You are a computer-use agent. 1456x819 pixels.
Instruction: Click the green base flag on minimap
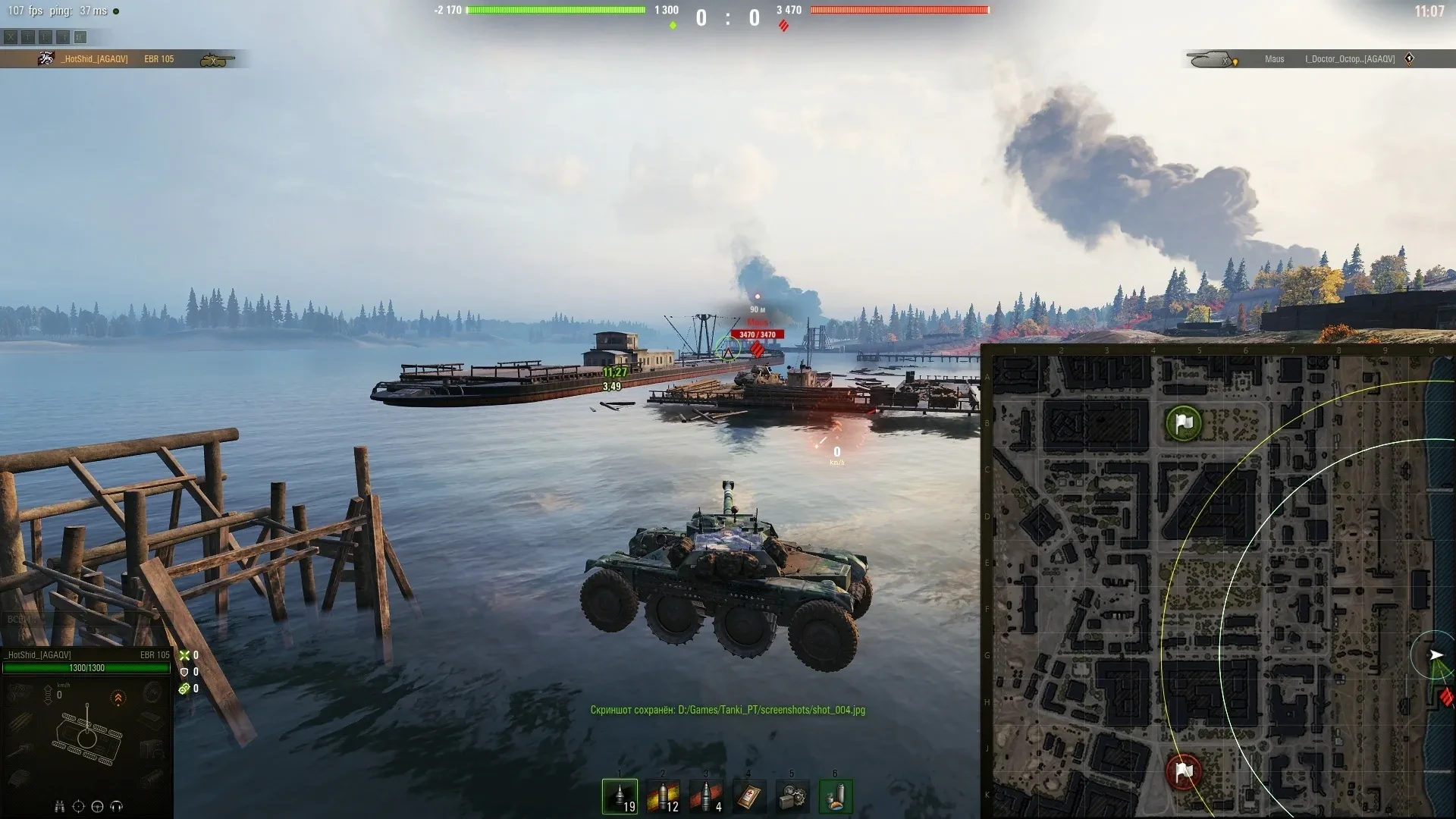[1183, 423]
